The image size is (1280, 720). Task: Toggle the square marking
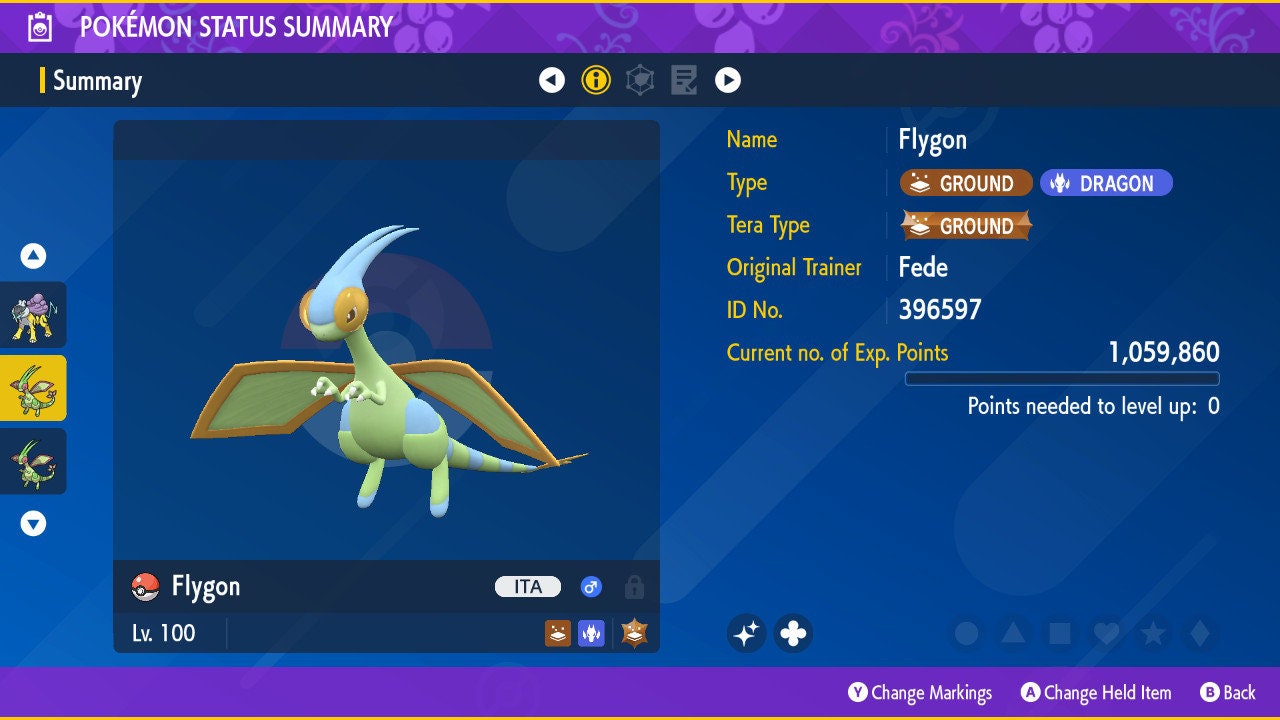[x=1060, y=633]
